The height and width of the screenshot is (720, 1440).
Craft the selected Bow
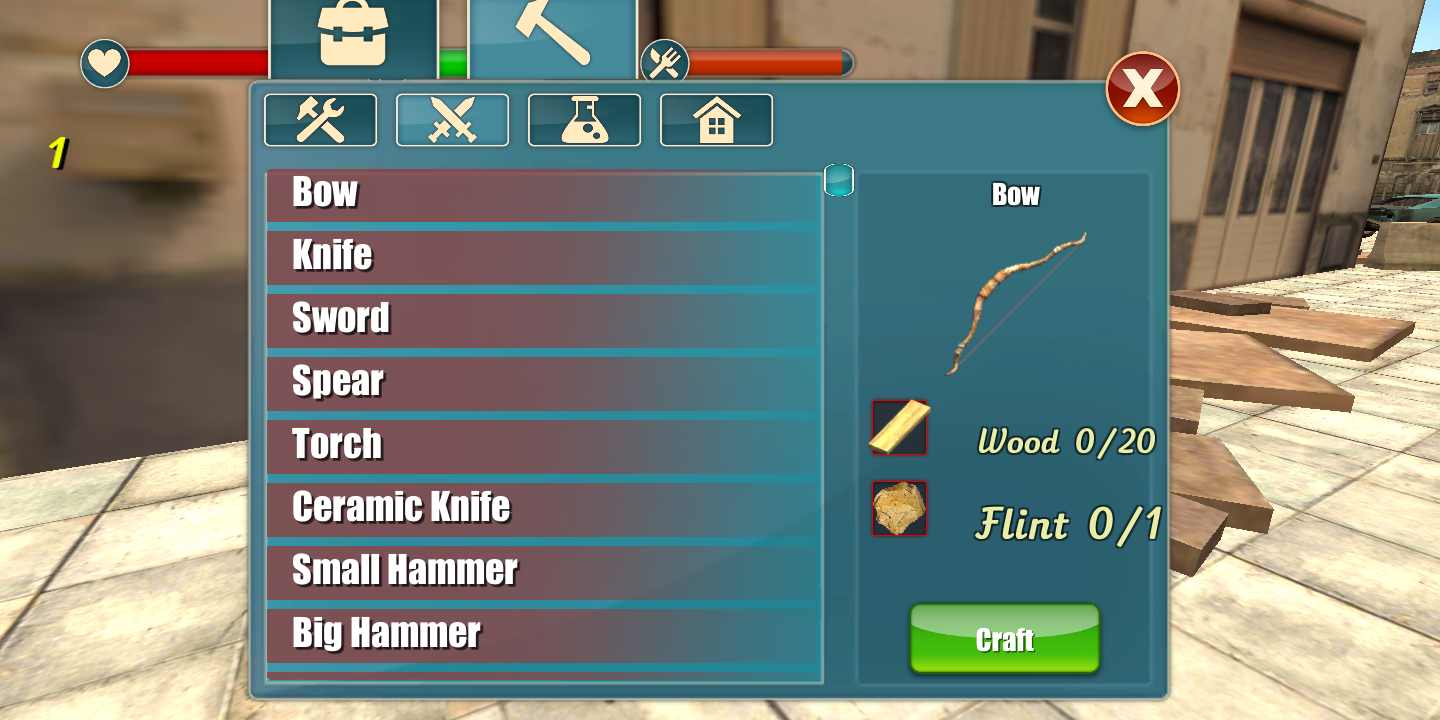(x=1004, y=639)
